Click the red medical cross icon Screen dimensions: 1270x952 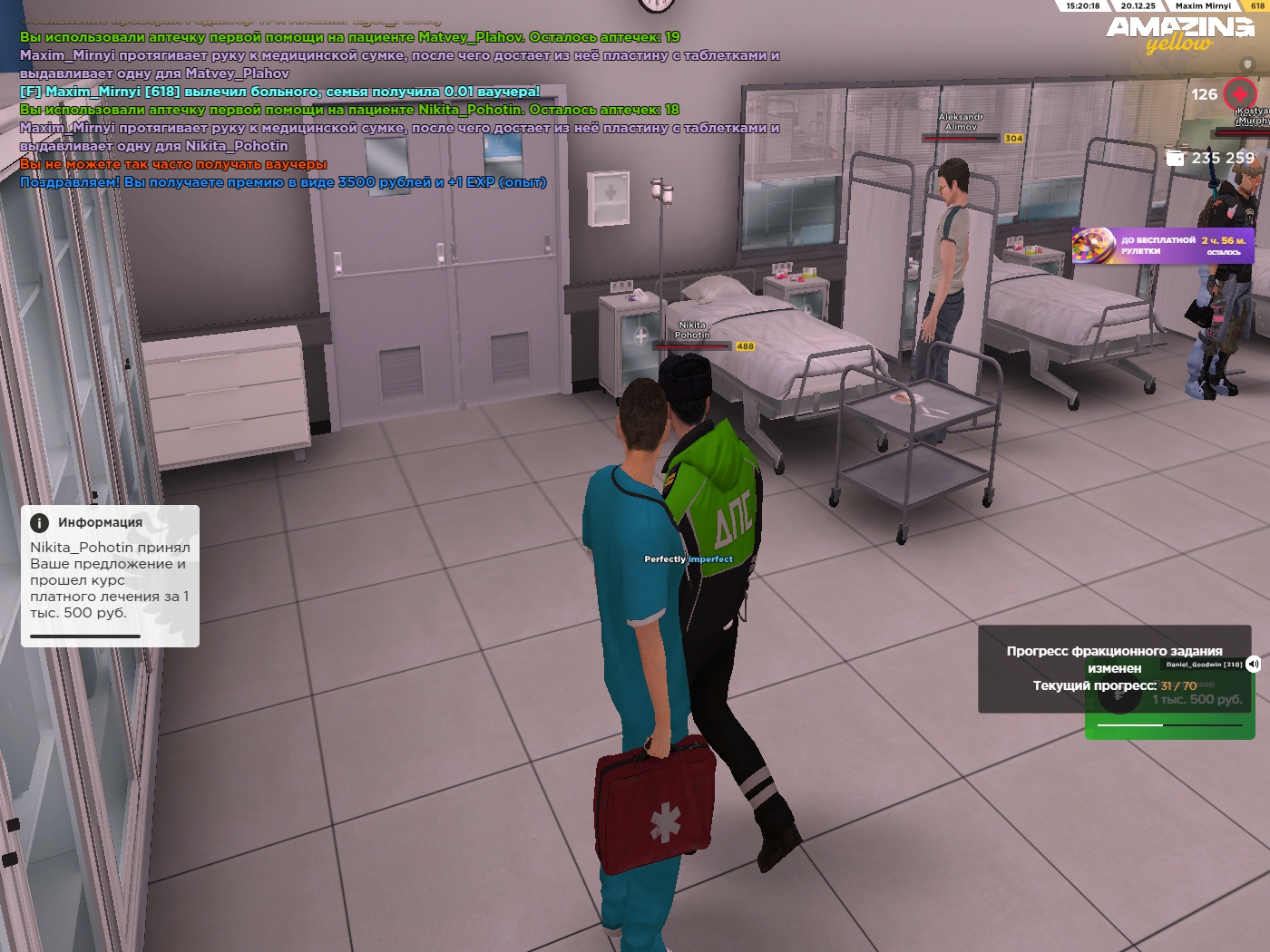click(1240, 93)
